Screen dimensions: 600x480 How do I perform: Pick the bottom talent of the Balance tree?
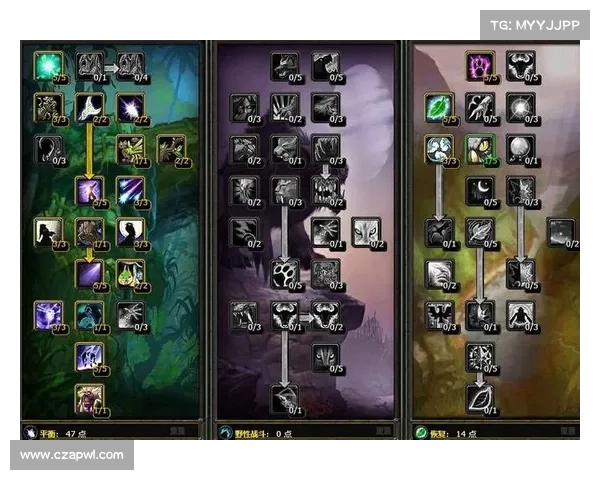click(x=90, y=398)
